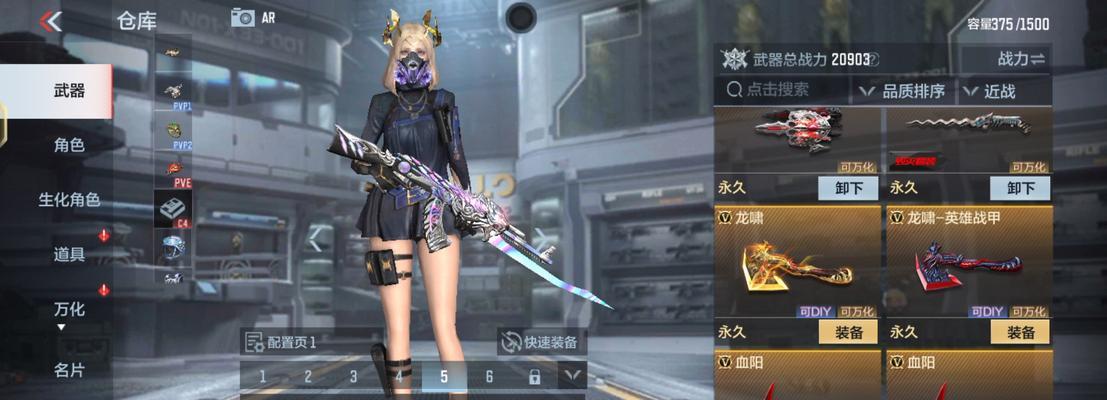The width and height of the screenshot is (1107, 400).
Task: Select the PVP1 weapon slot
Action: (174, 93)
